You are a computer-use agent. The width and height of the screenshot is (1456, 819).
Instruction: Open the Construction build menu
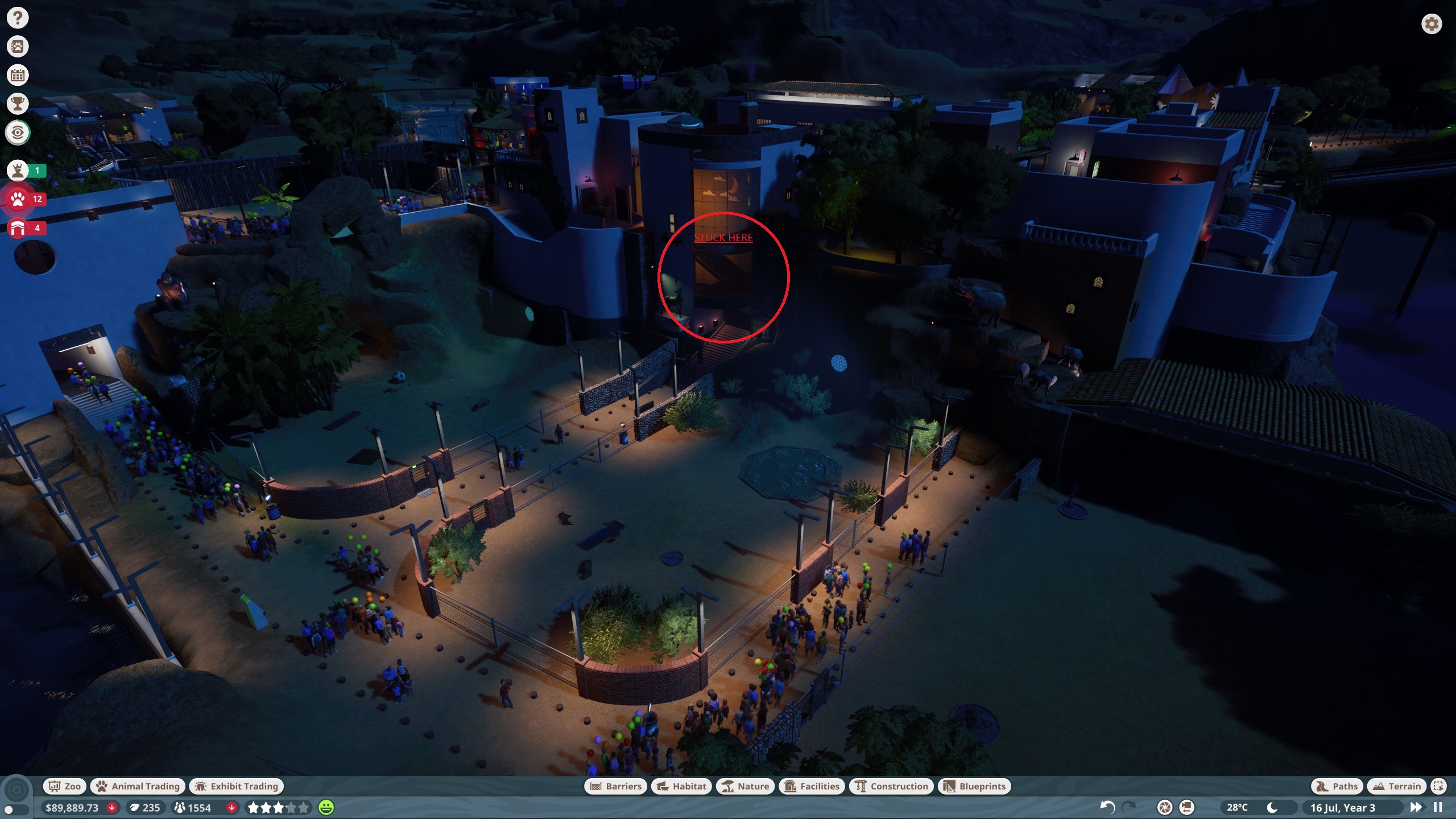(891, 786)
